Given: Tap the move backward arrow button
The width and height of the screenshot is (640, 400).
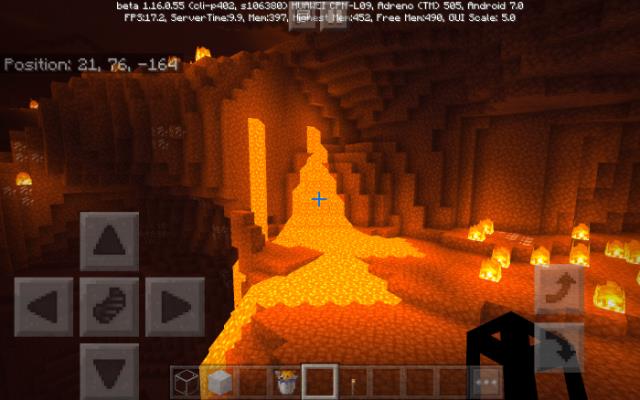Looking at the screenshot, I should tap(109, 366).
